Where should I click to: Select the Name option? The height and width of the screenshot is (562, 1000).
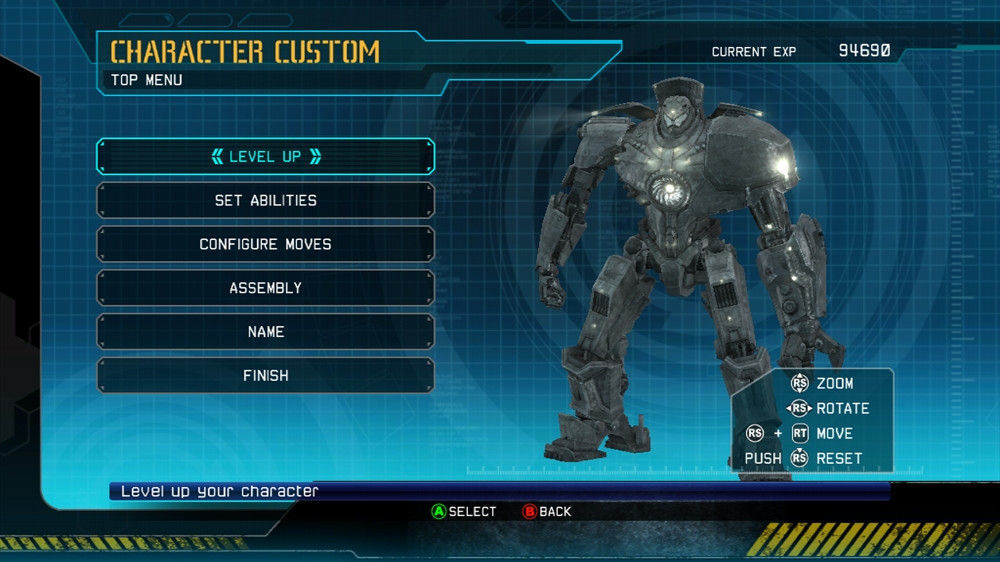tap(265, 332)
